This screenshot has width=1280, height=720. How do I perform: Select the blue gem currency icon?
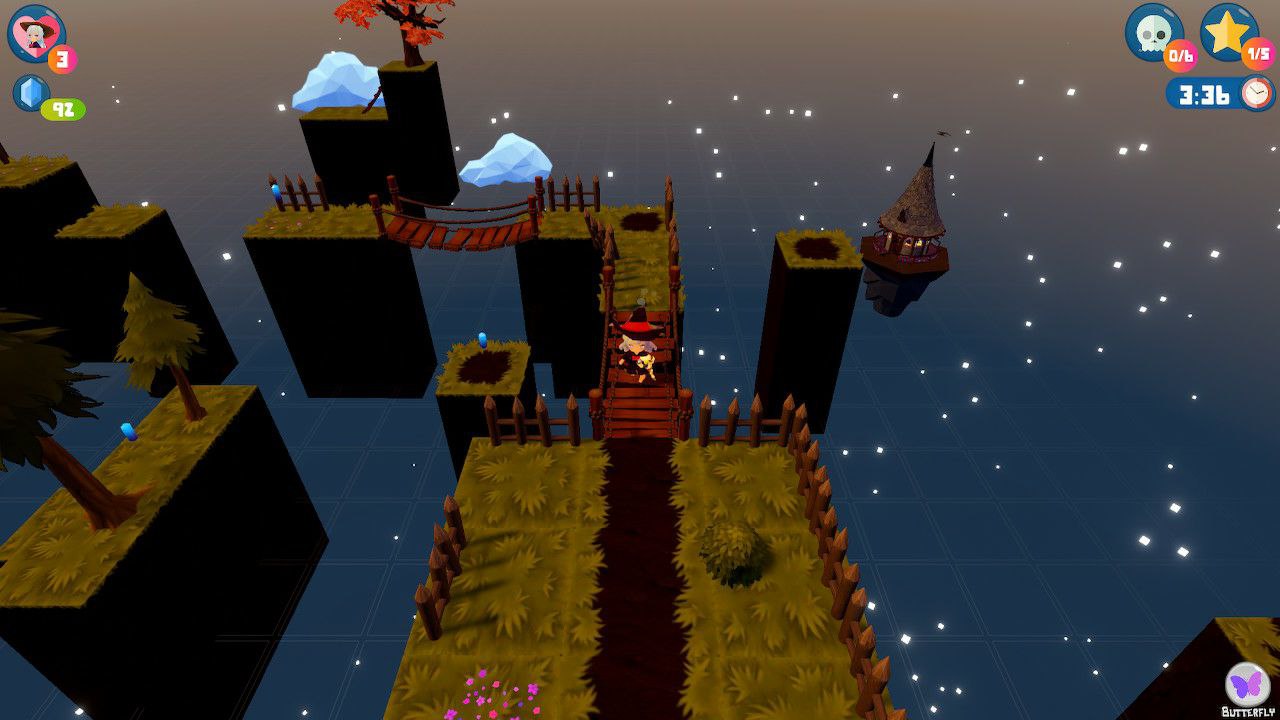click(x=30, y=93)
